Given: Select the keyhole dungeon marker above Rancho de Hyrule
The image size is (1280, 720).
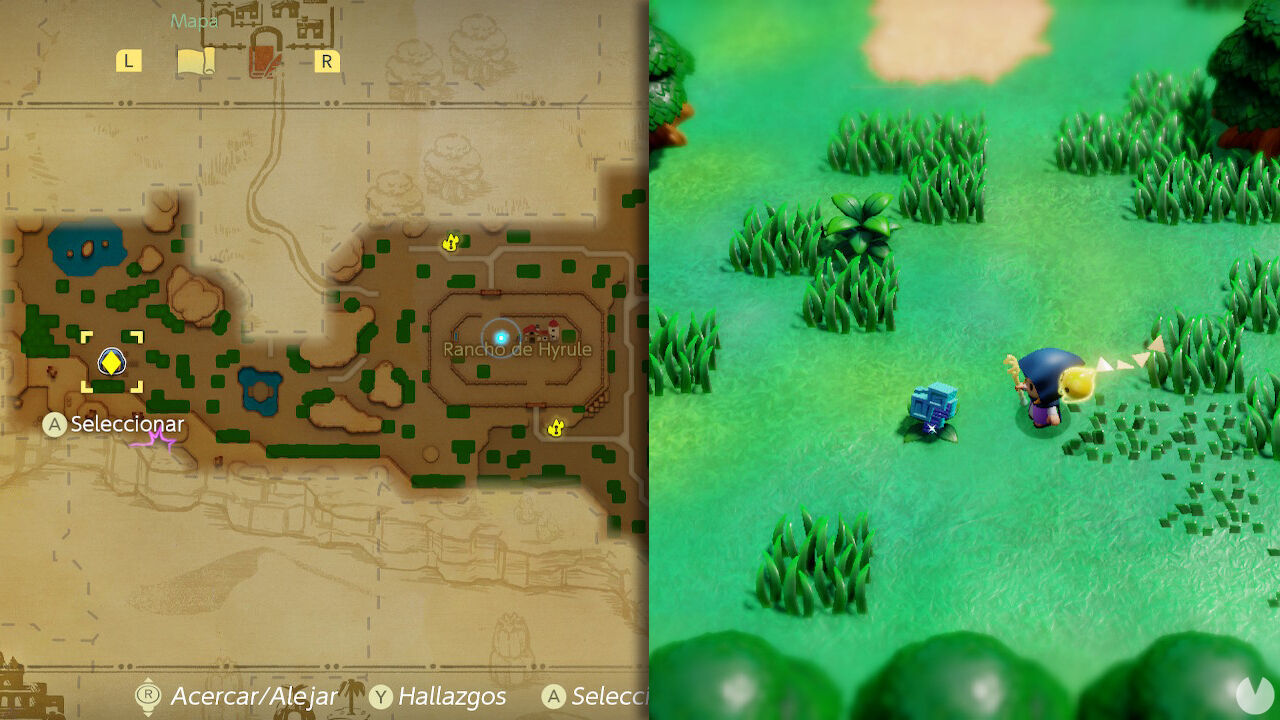Looking at the screenshot, I should (x=449, y=241).
